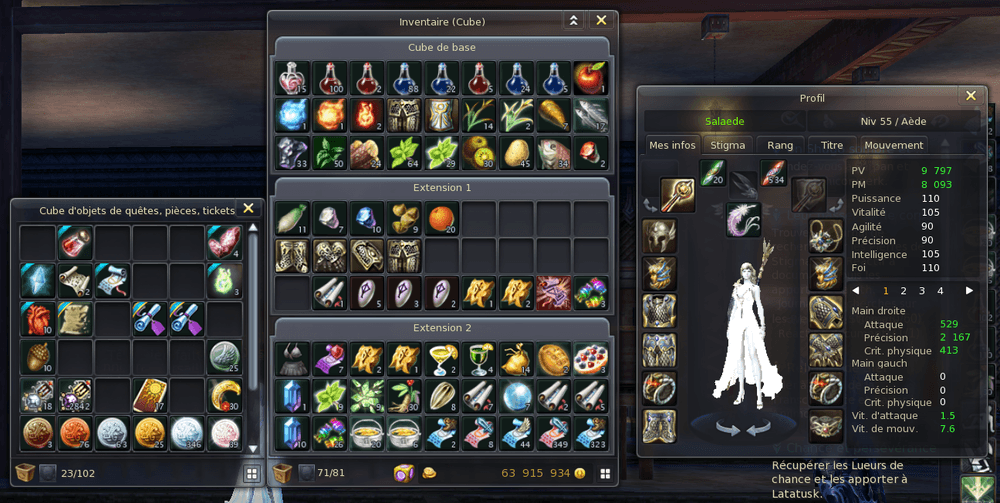This screenshot has width=1000, height=503.
Task: Collapse the inventory with the double-arrow button
Action: [x=573, y=20]
